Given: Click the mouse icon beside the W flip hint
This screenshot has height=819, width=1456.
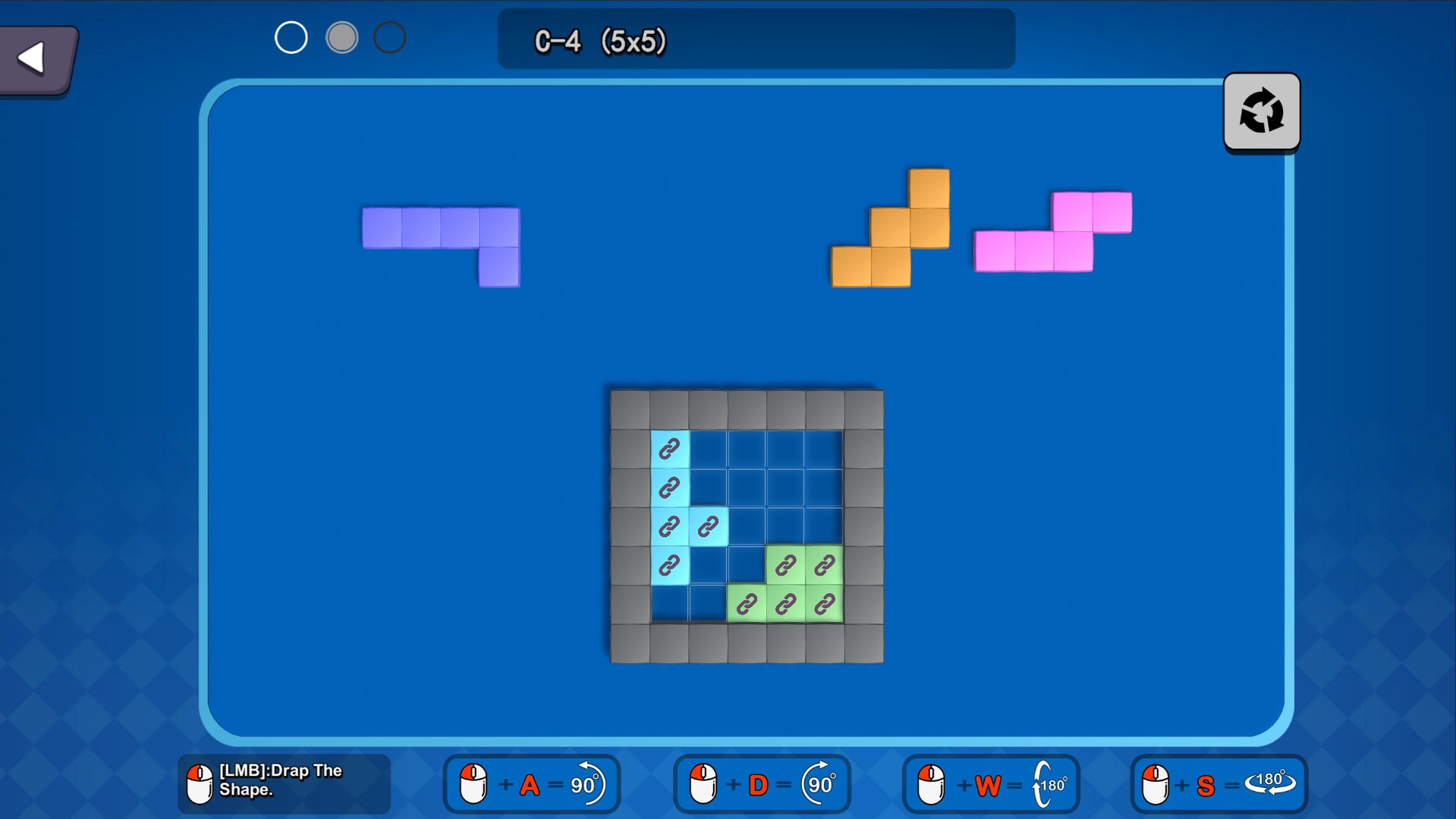Looking at the screenshot, I should 931,784.
